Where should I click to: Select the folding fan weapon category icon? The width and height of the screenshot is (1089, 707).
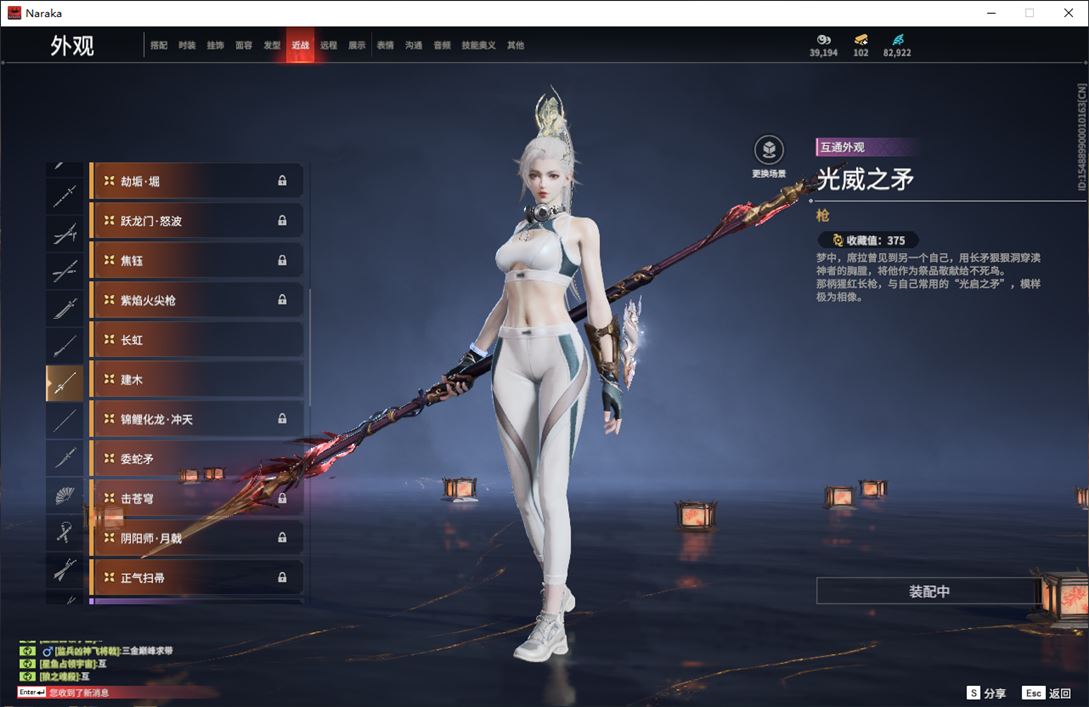[65, 497]
